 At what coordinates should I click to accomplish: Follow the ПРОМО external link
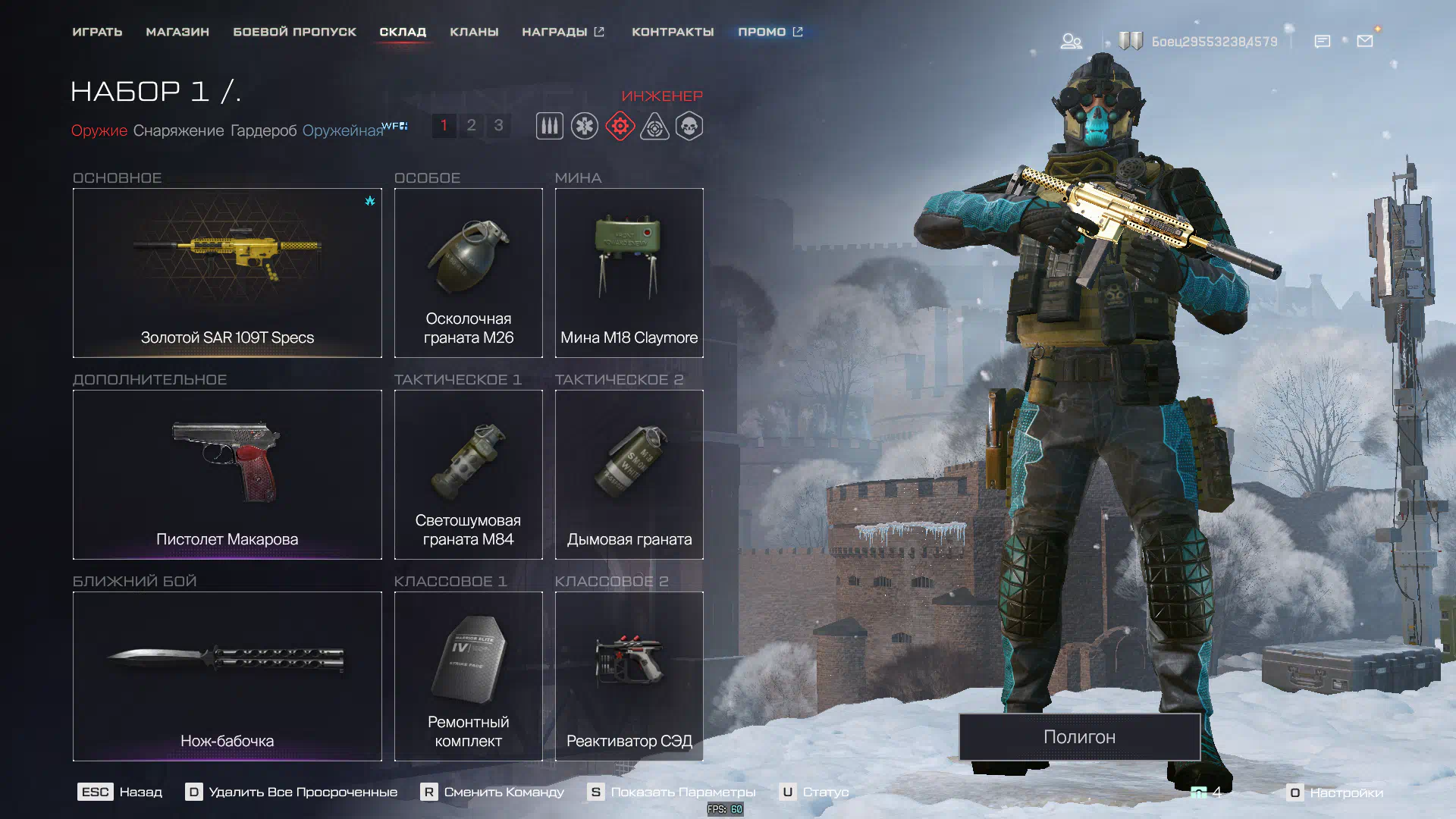(x=770, y=32)
